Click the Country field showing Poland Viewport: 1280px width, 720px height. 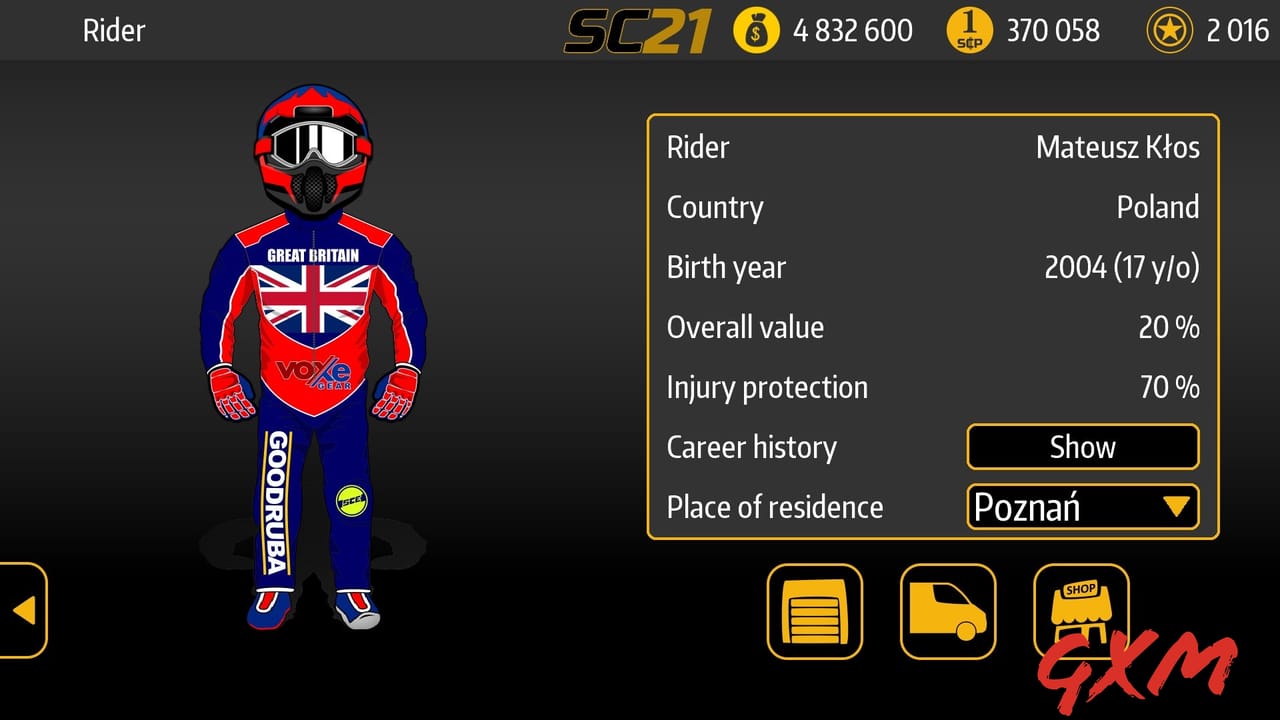coord(1160,207)
